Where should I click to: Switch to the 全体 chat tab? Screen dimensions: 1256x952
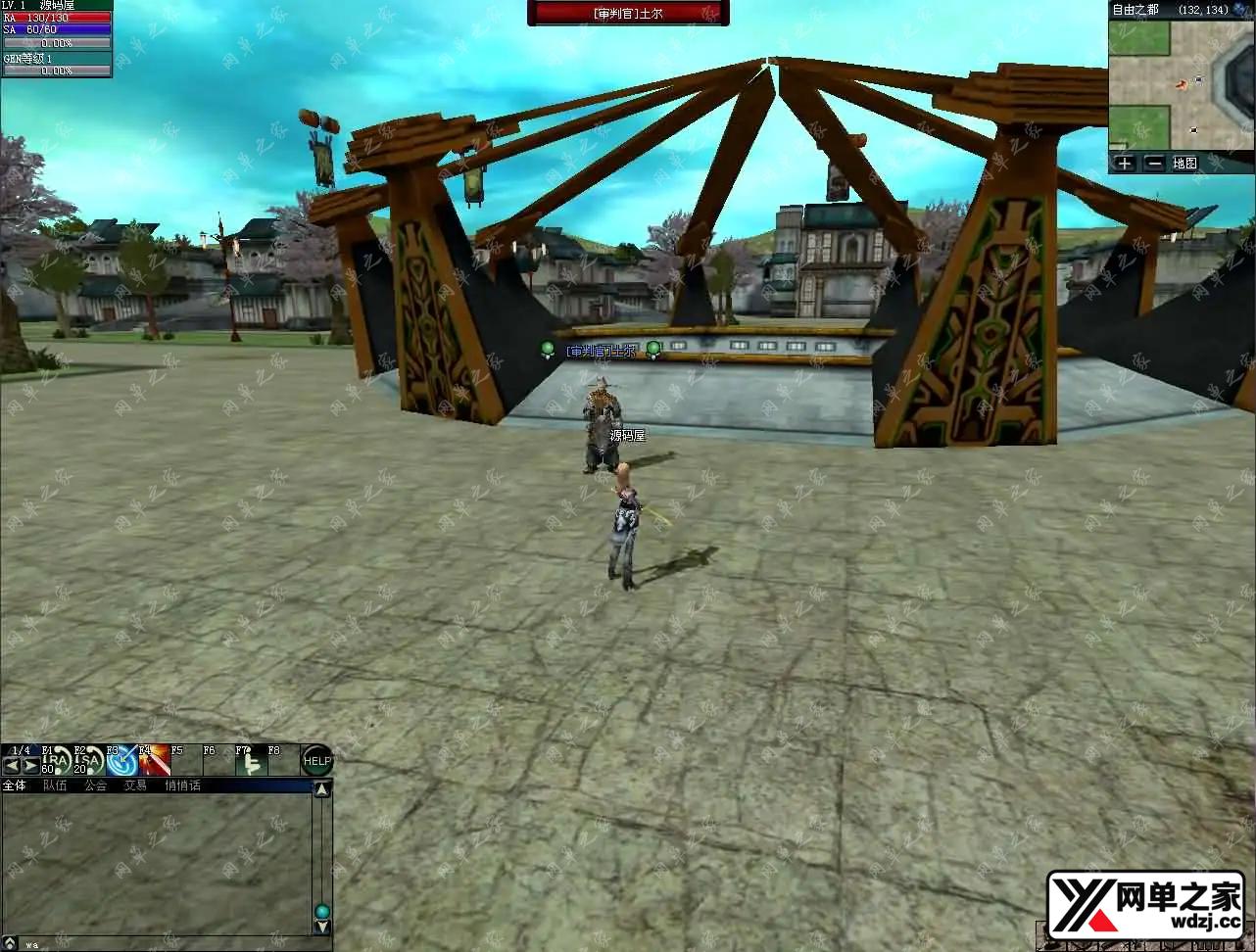[x=15, y=785]
